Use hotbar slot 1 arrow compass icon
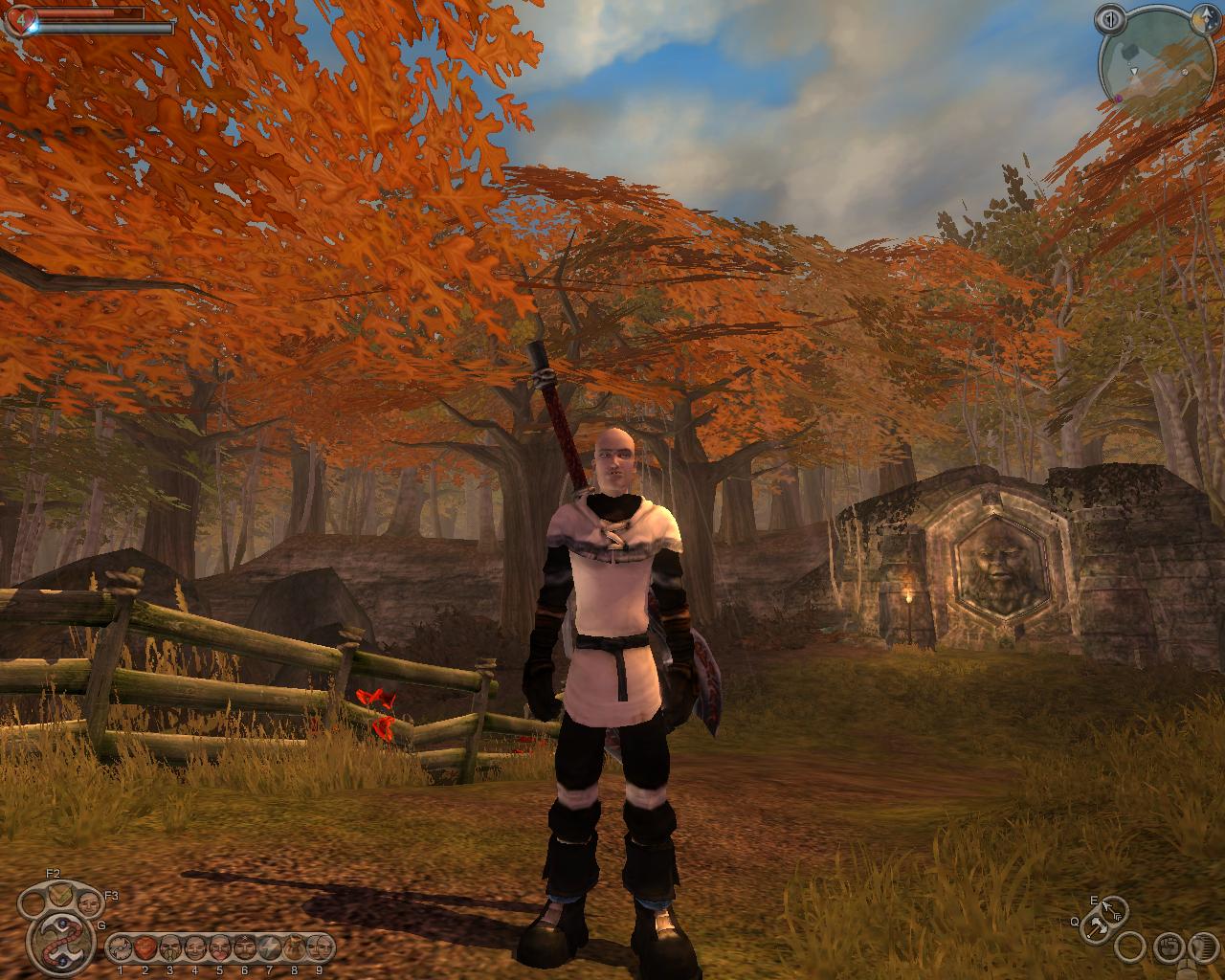 pos(121,947)
